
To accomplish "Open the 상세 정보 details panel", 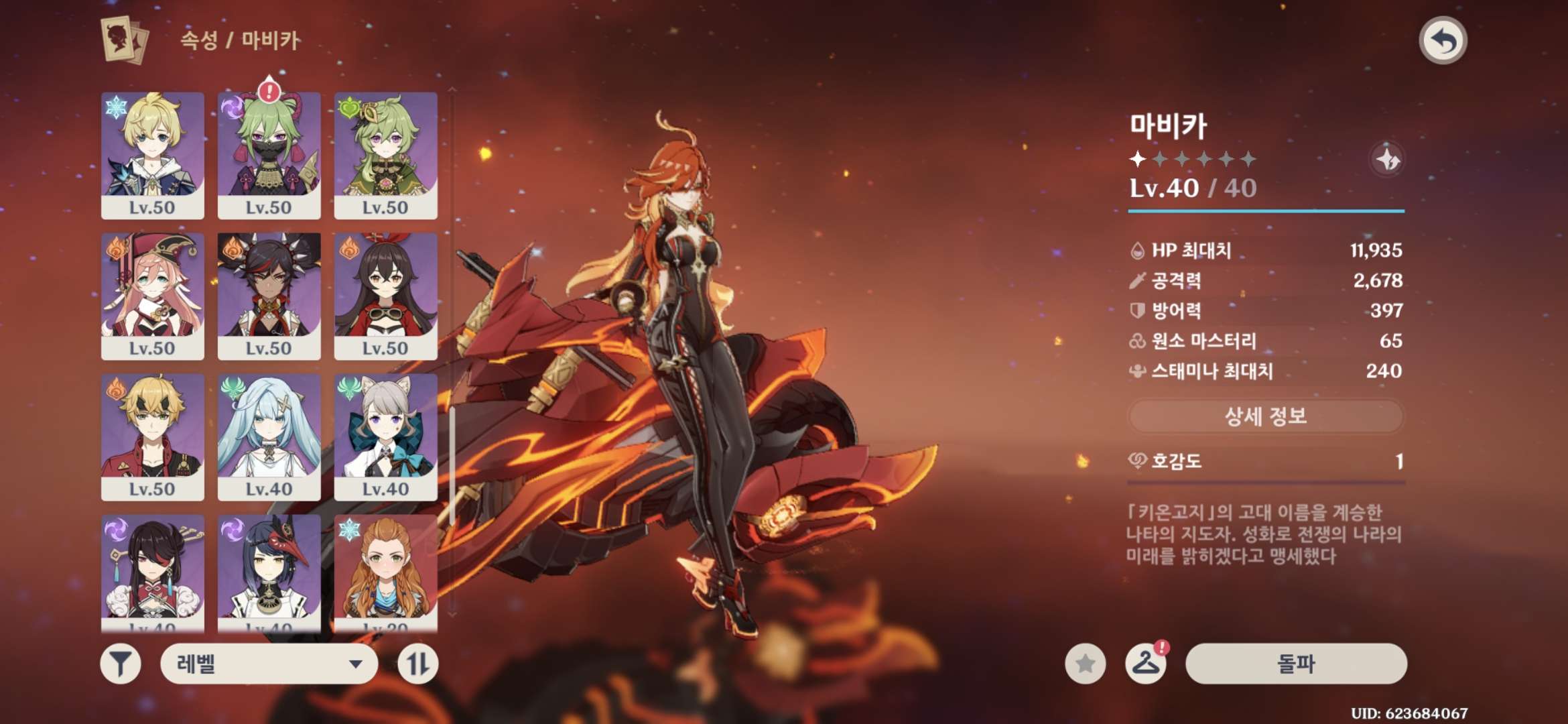I will point(1265,416).
